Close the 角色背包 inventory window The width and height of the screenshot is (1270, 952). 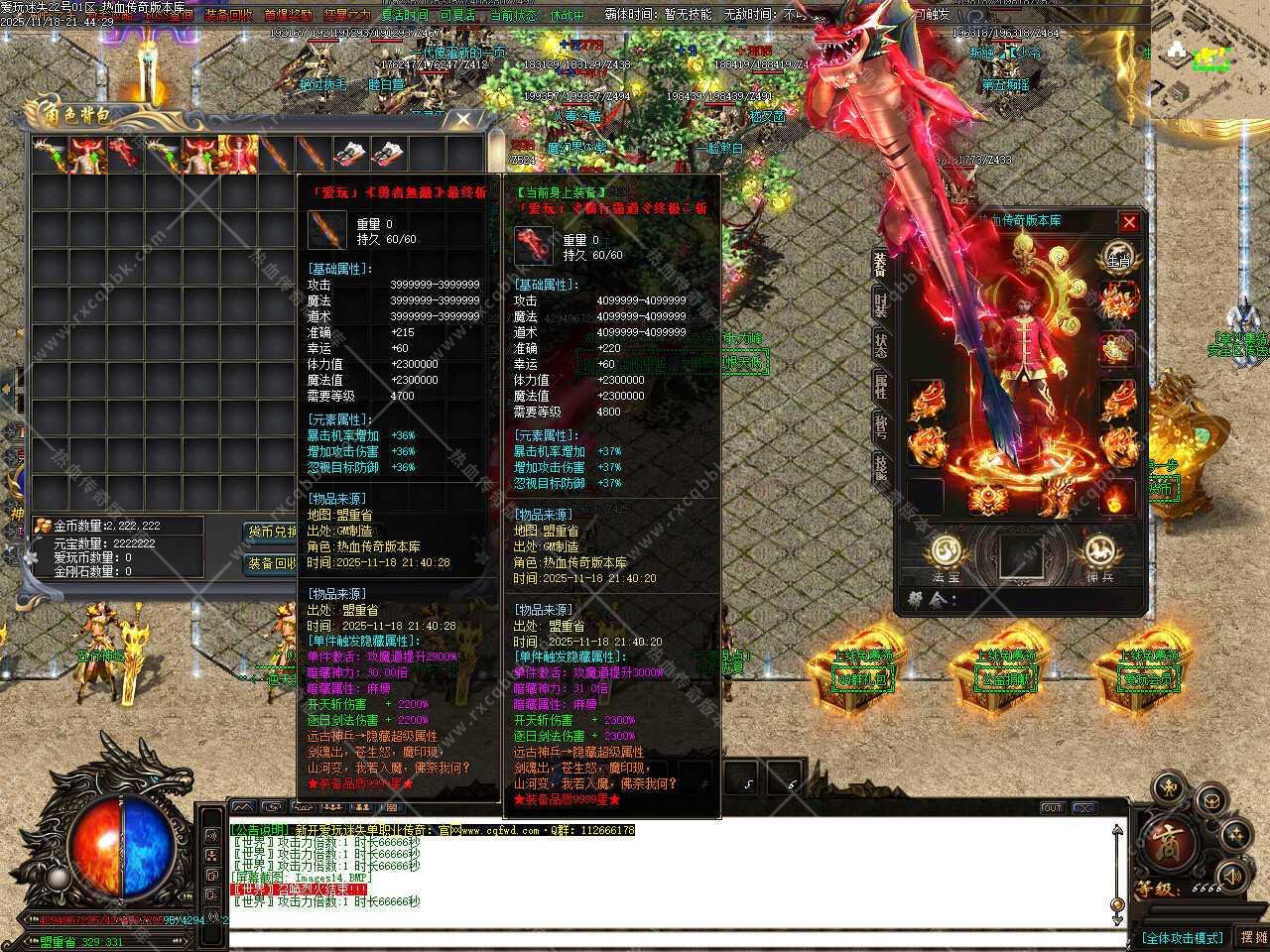(x=464, y=120)
